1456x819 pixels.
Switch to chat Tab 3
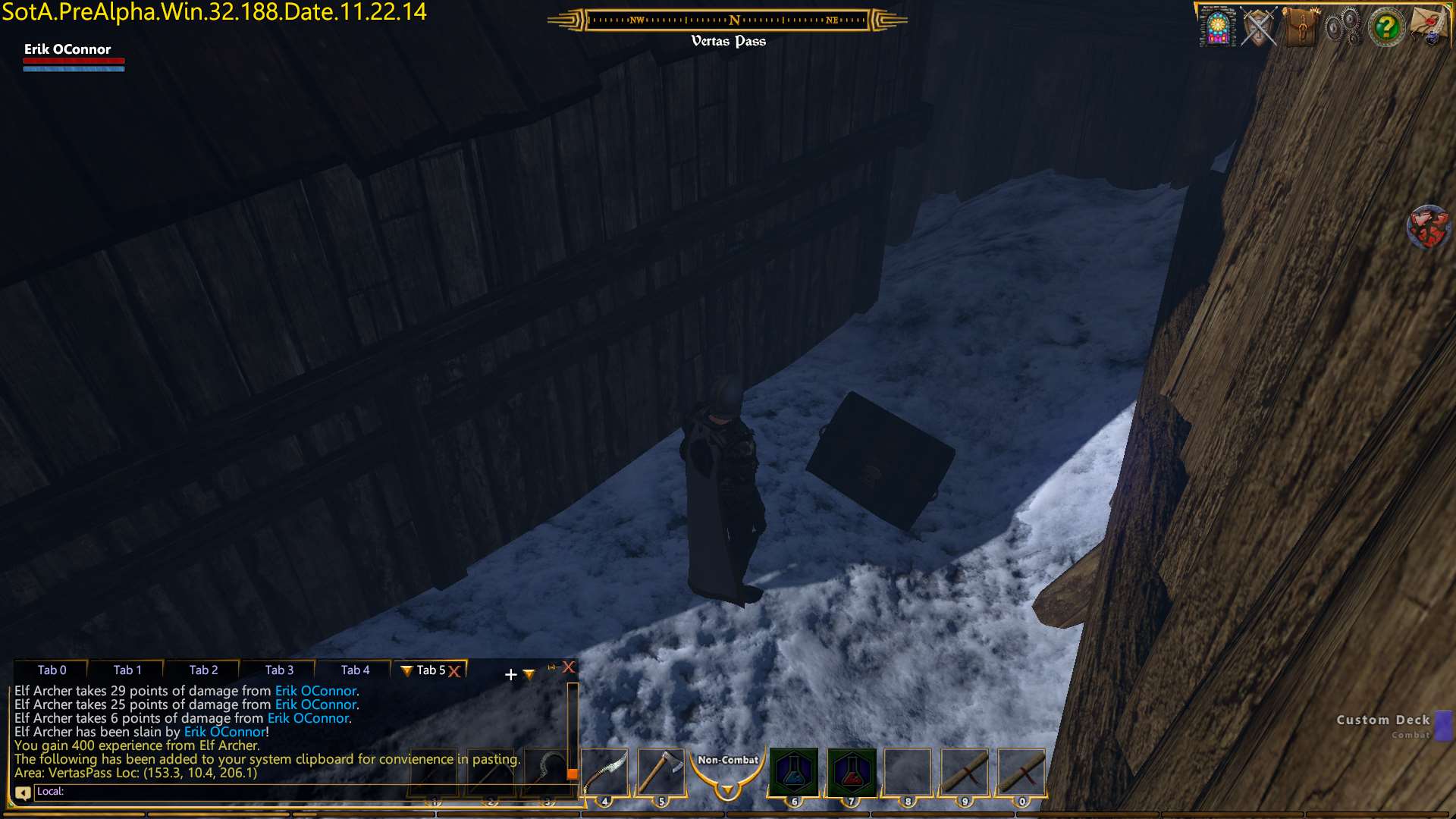coord(279,670)
